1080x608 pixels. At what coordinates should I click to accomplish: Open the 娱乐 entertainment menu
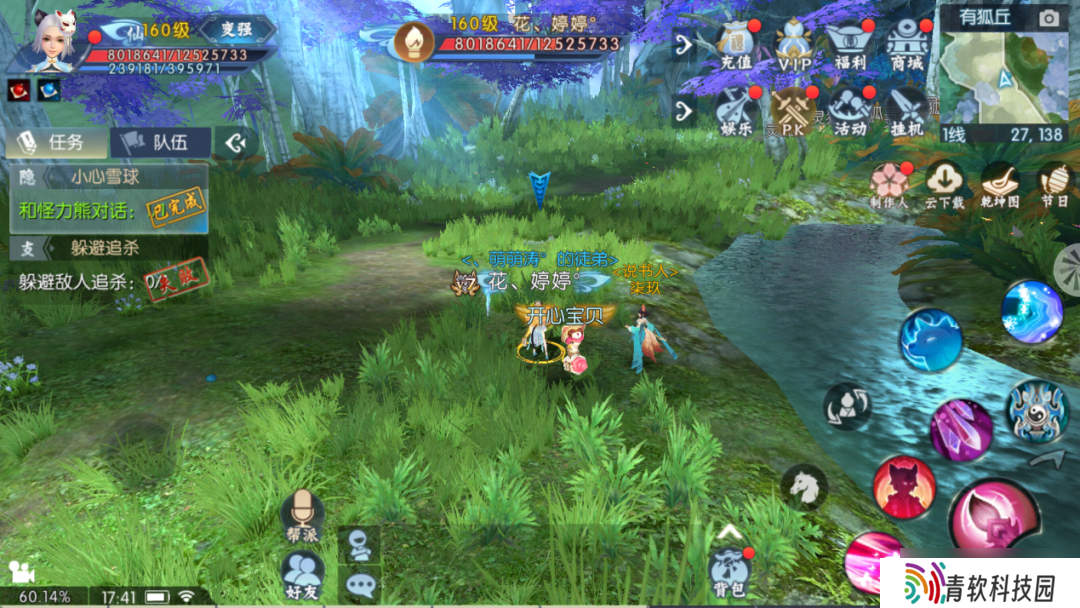click(x=735, y=110)
